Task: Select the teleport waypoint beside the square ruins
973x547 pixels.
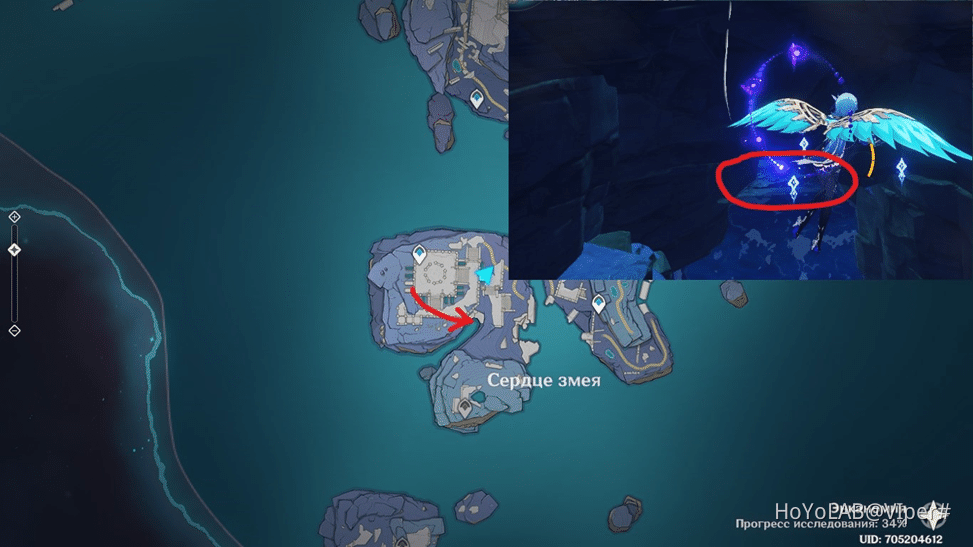Action: [x=420, y=254]
